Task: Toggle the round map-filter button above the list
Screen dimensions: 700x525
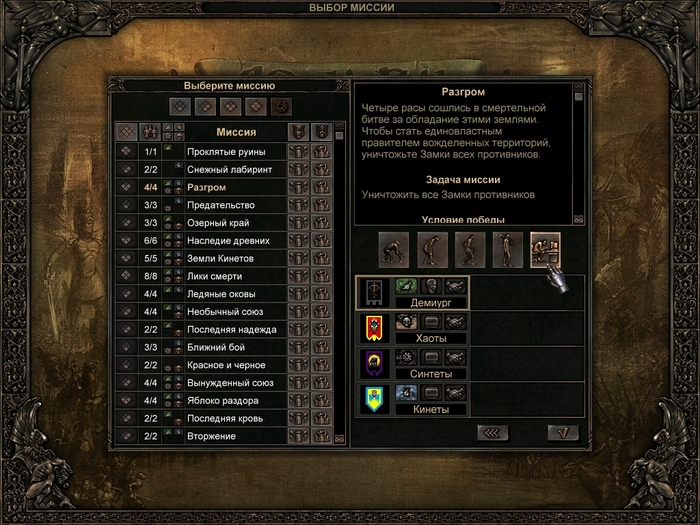Action: click(283, 105)
